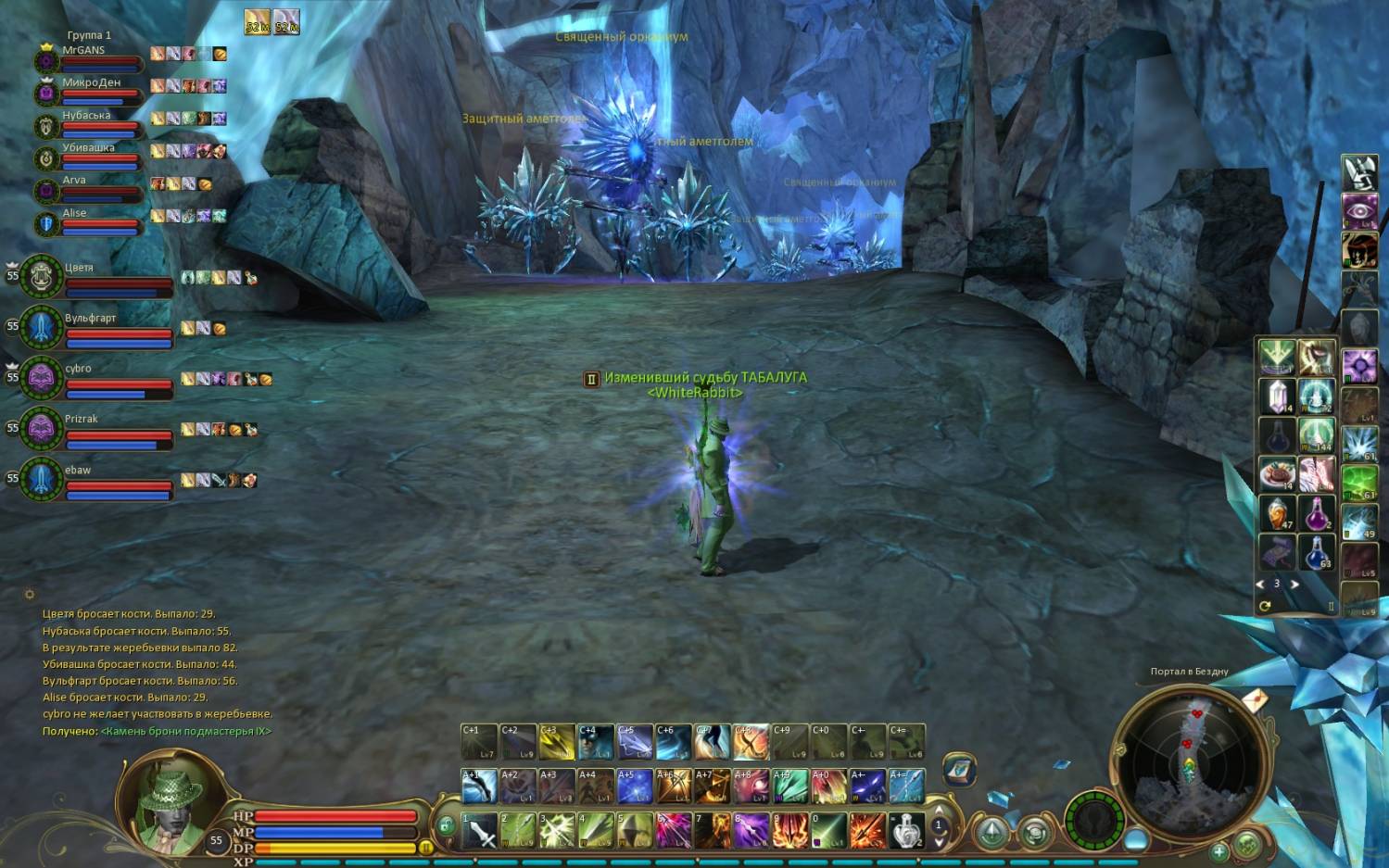Use the sword attack skill in slot 1
The image size is (1389, 868).
[480, 831]
